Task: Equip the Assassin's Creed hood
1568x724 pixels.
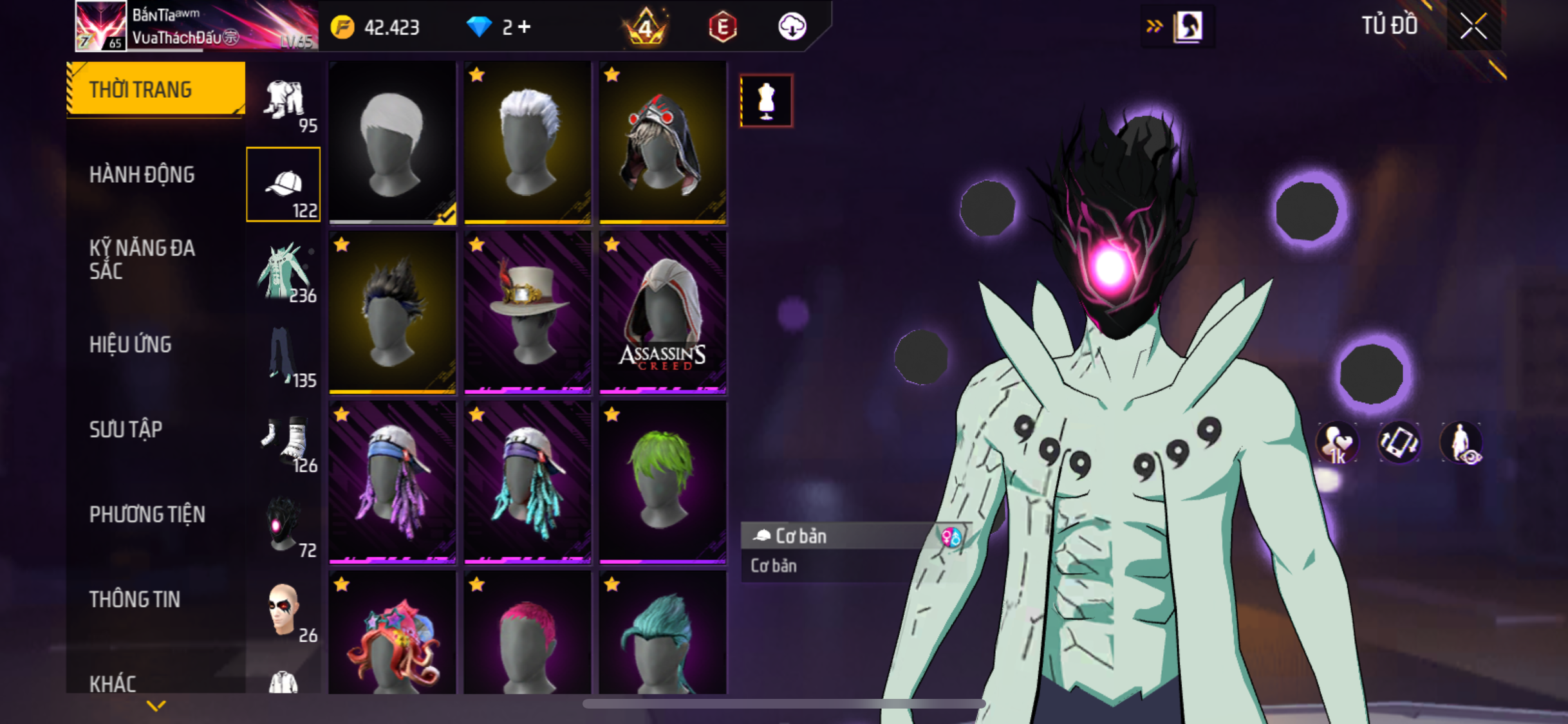Action: 663,312
